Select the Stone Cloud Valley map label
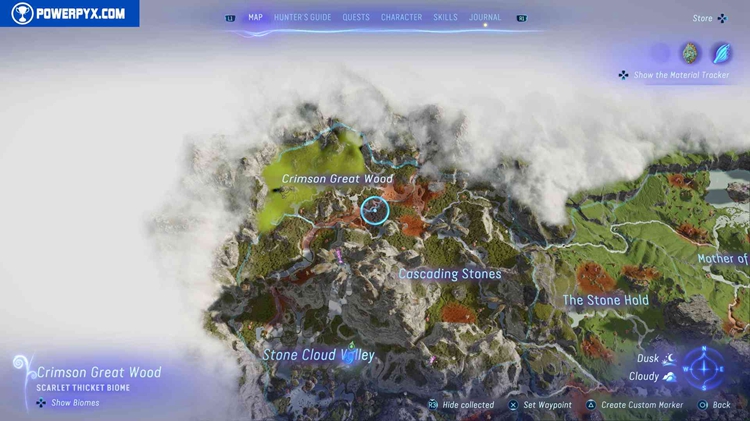This screenshot has width=750, height=421. [x=318, y=355]
